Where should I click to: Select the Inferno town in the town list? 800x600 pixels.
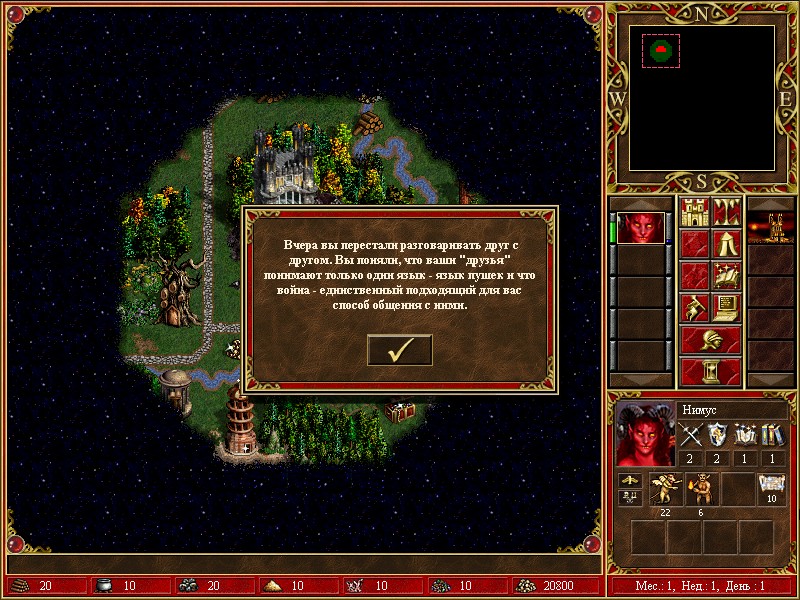[771, 228]
